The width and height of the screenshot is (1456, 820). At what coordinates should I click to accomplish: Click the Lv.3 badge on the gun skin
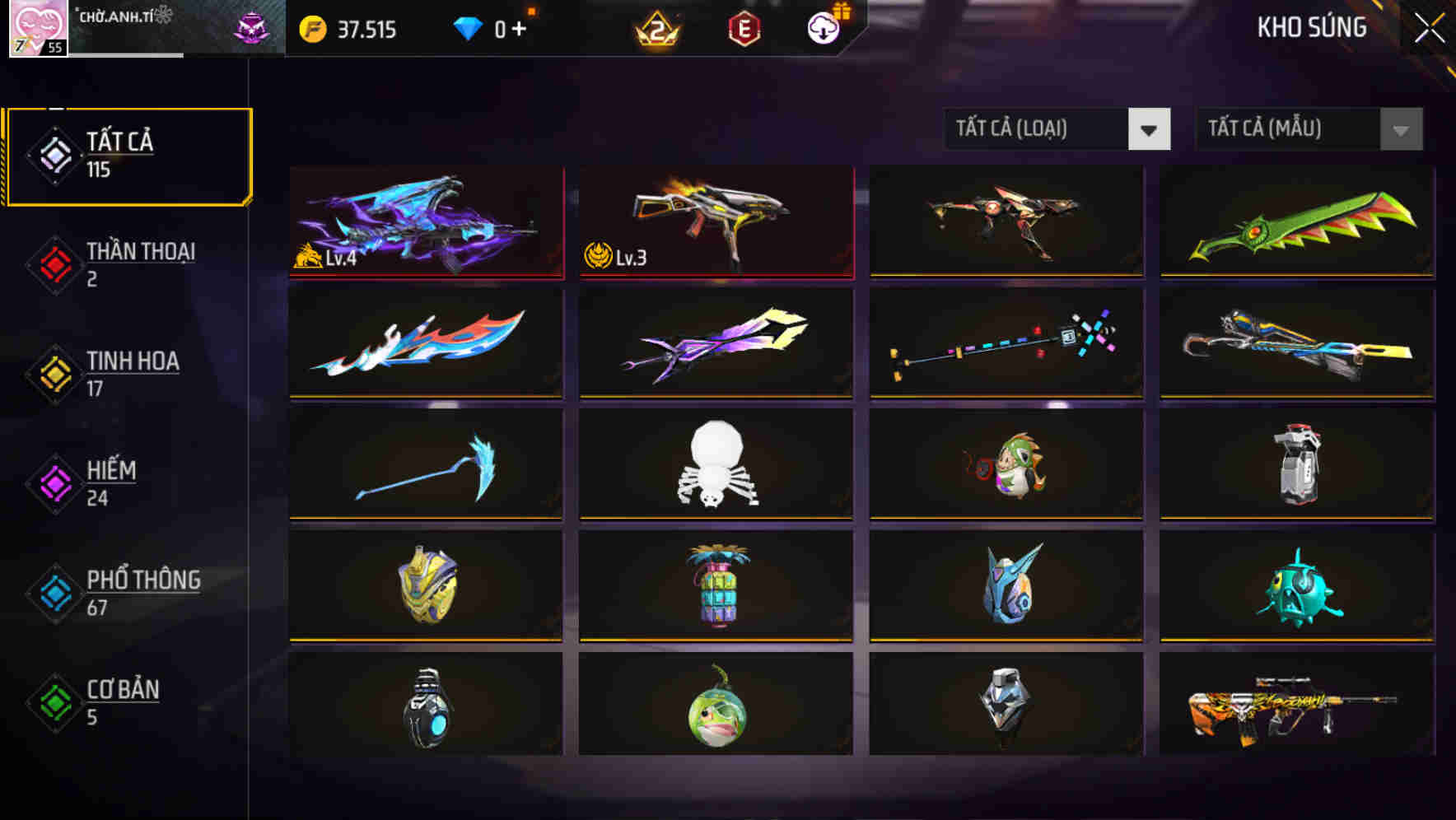point(616,258)
